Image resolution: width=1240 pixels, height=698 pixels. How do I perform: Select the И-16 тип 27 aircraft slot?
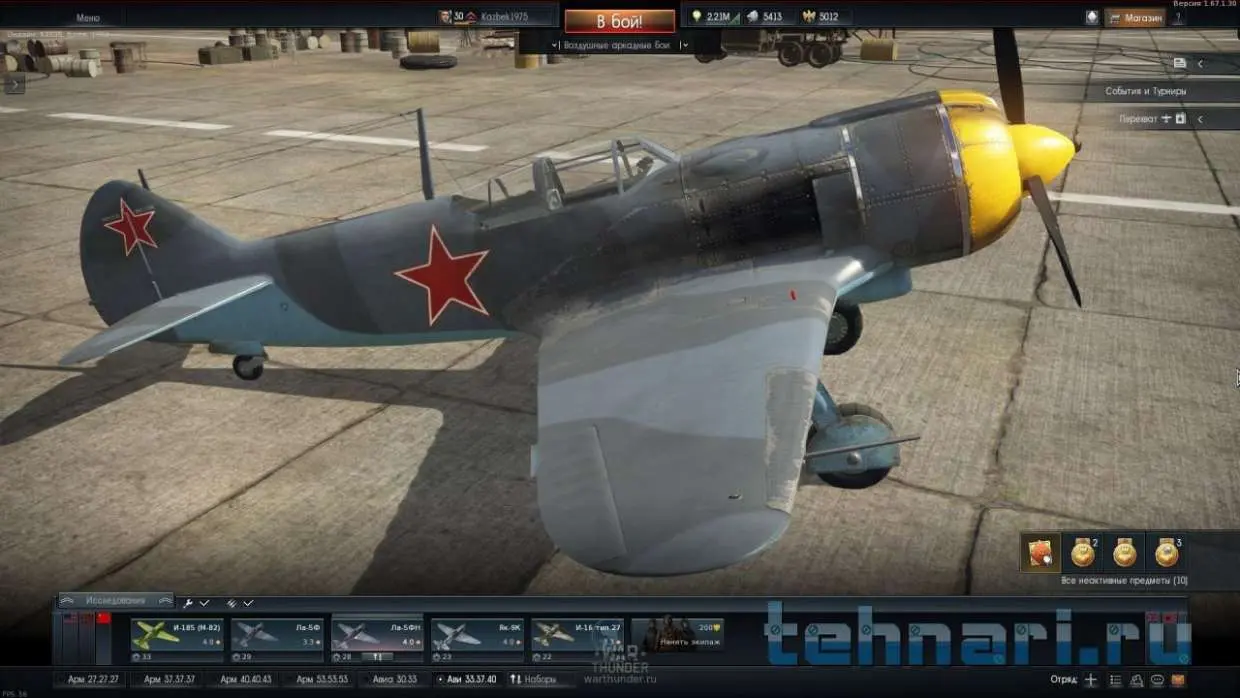point(577,636)
